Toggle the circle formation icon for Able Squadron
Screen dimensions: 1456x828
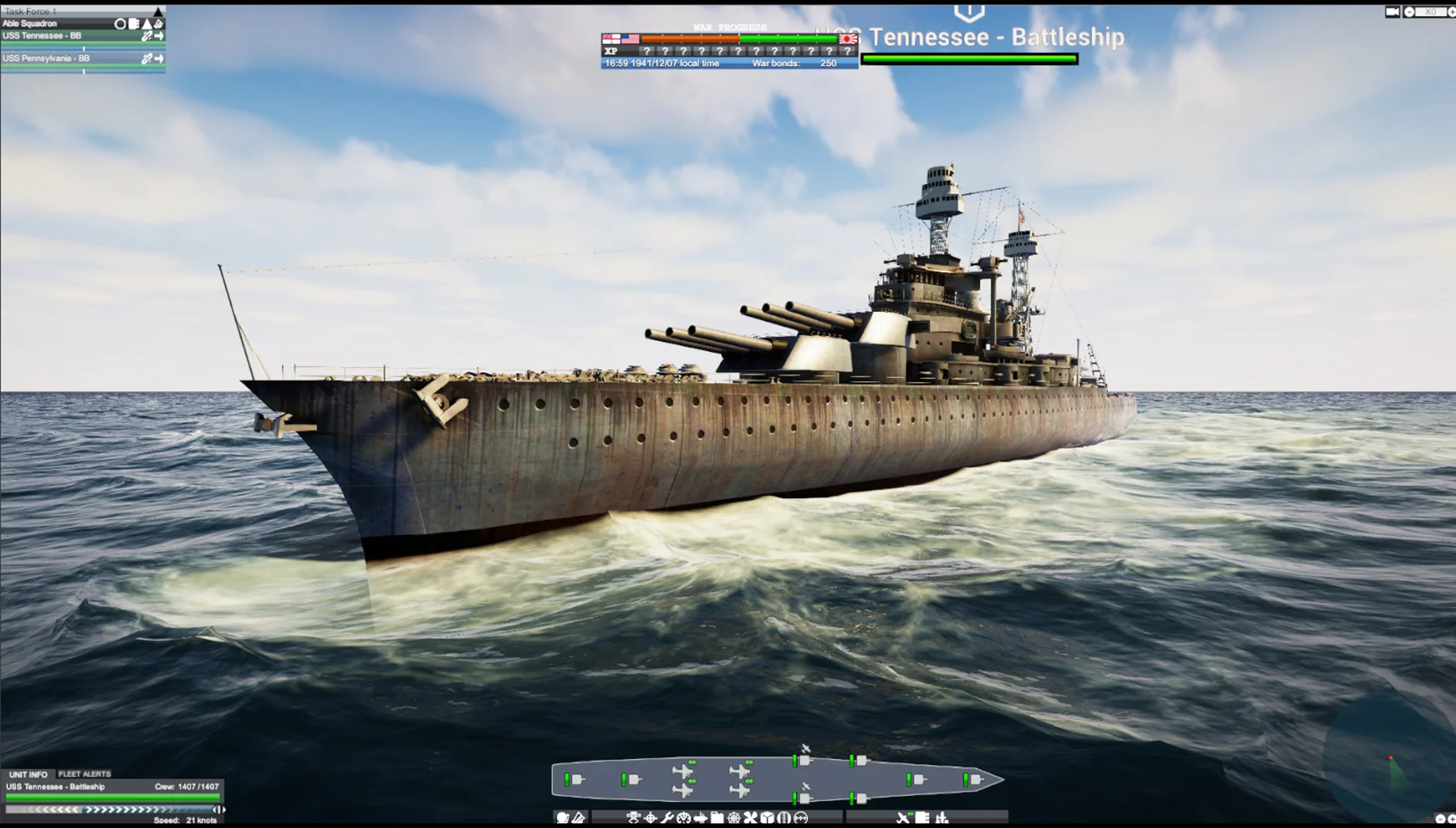point(121,24)
